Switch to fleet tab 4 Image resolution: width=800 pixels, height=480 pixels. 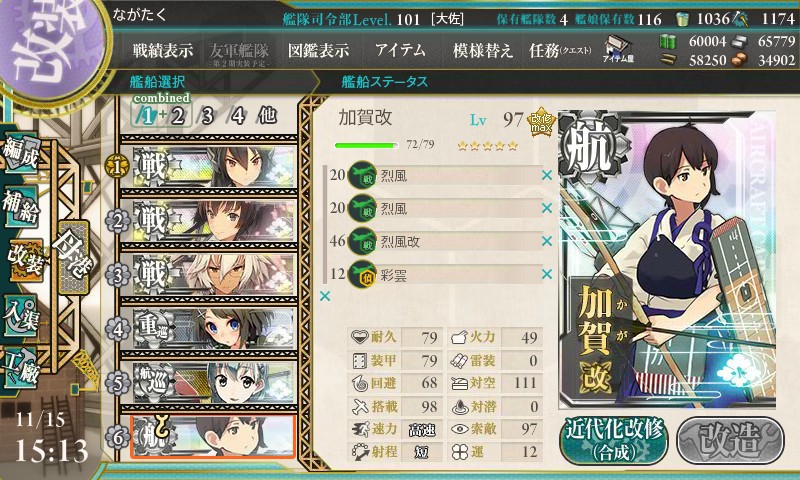pyautogui.click(x=237, y=114)
